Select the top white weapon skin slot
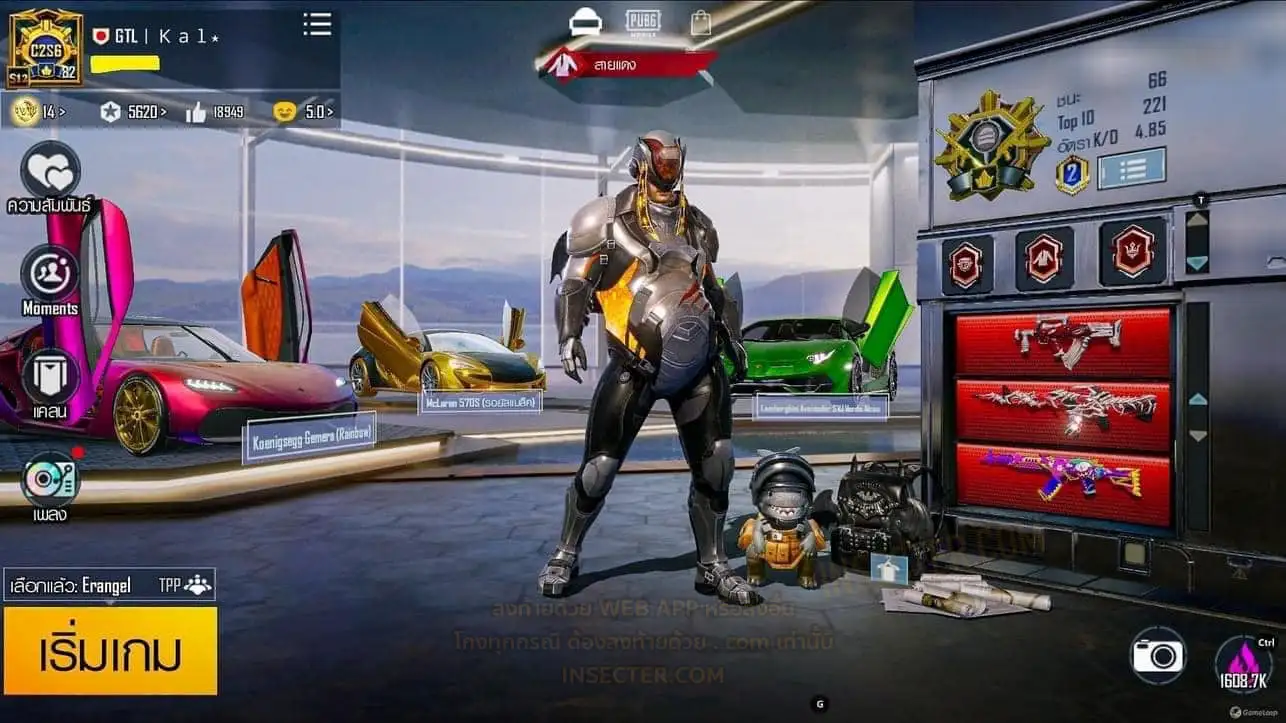This screenshot has width=1286, height=723. (1062, 341)
